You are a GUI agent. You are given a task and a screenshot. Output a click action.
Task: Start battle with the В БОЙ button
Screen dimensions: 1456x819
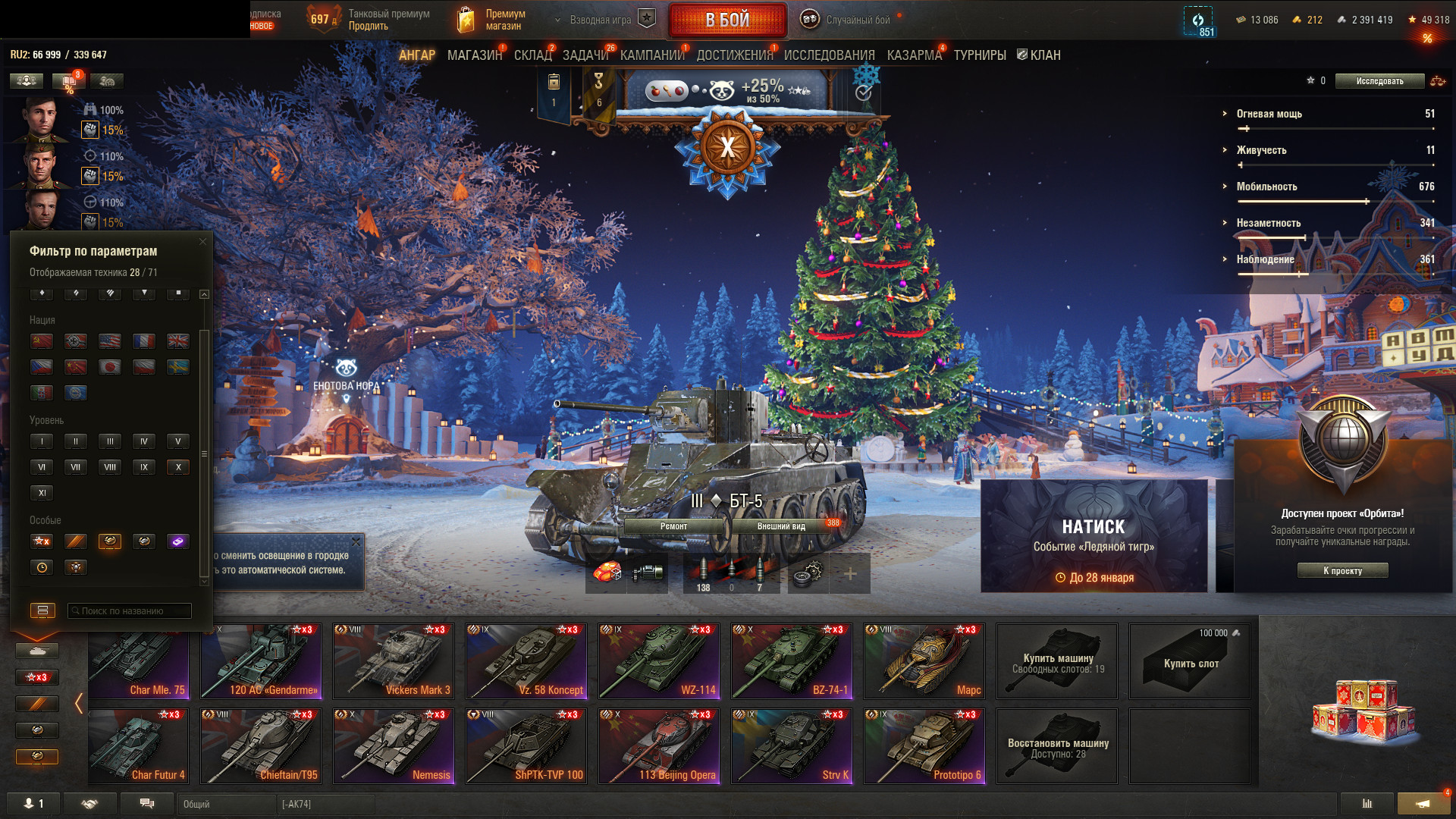(726, 20)
